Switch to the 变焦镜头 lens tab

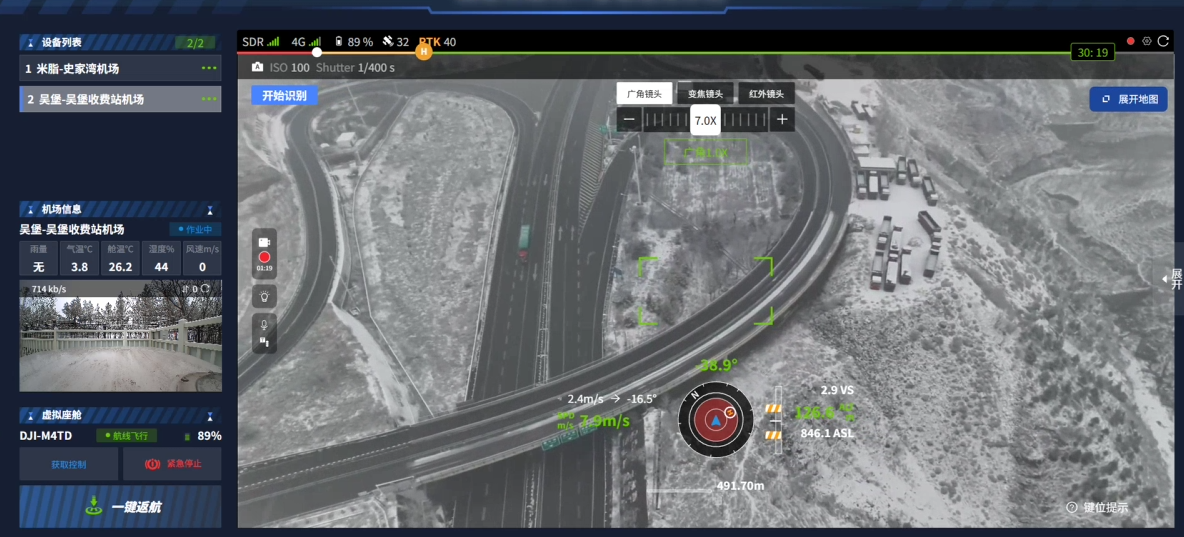tap(706, 94)
